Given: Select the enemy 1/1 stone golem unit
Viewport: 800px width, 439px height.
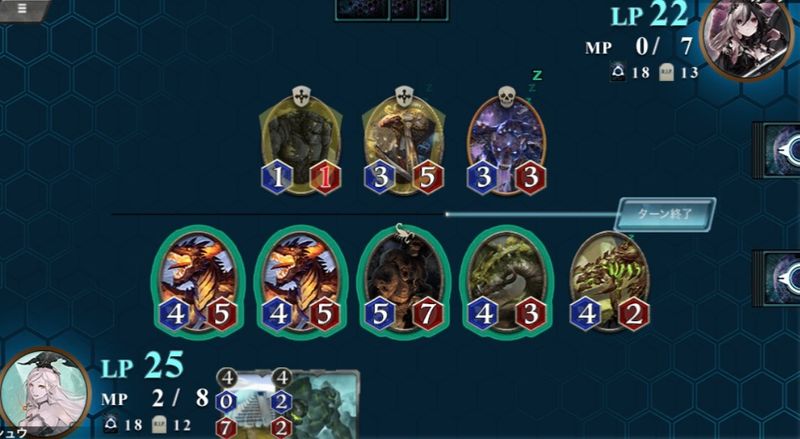Looking at the screenshot, I should (x=301, y=143).
